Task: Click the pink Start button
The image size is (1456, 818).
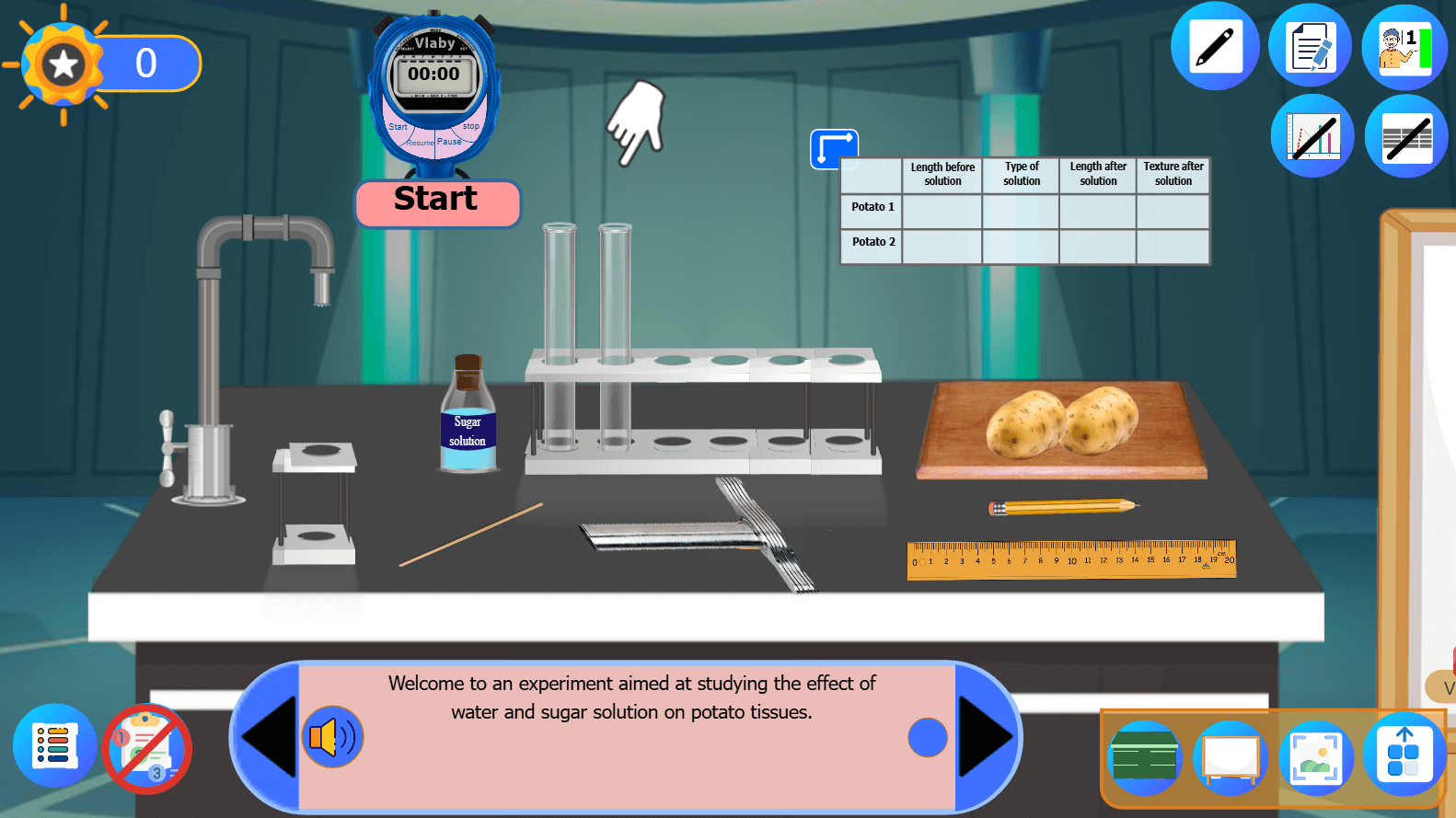Action: 437,202
